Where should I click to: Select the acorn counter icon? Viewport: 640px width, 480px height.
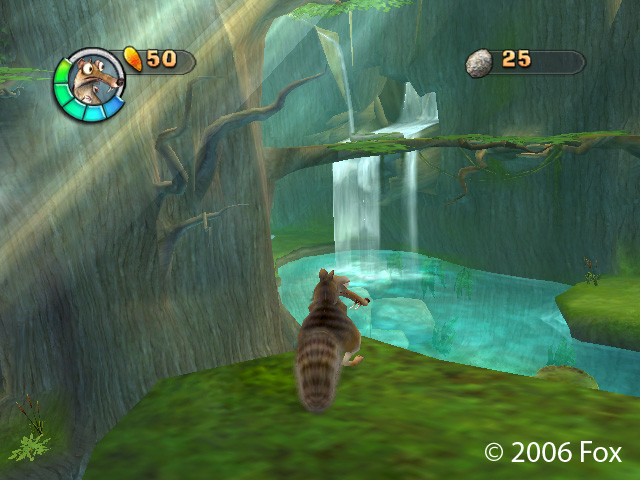(x=132, y=59)
